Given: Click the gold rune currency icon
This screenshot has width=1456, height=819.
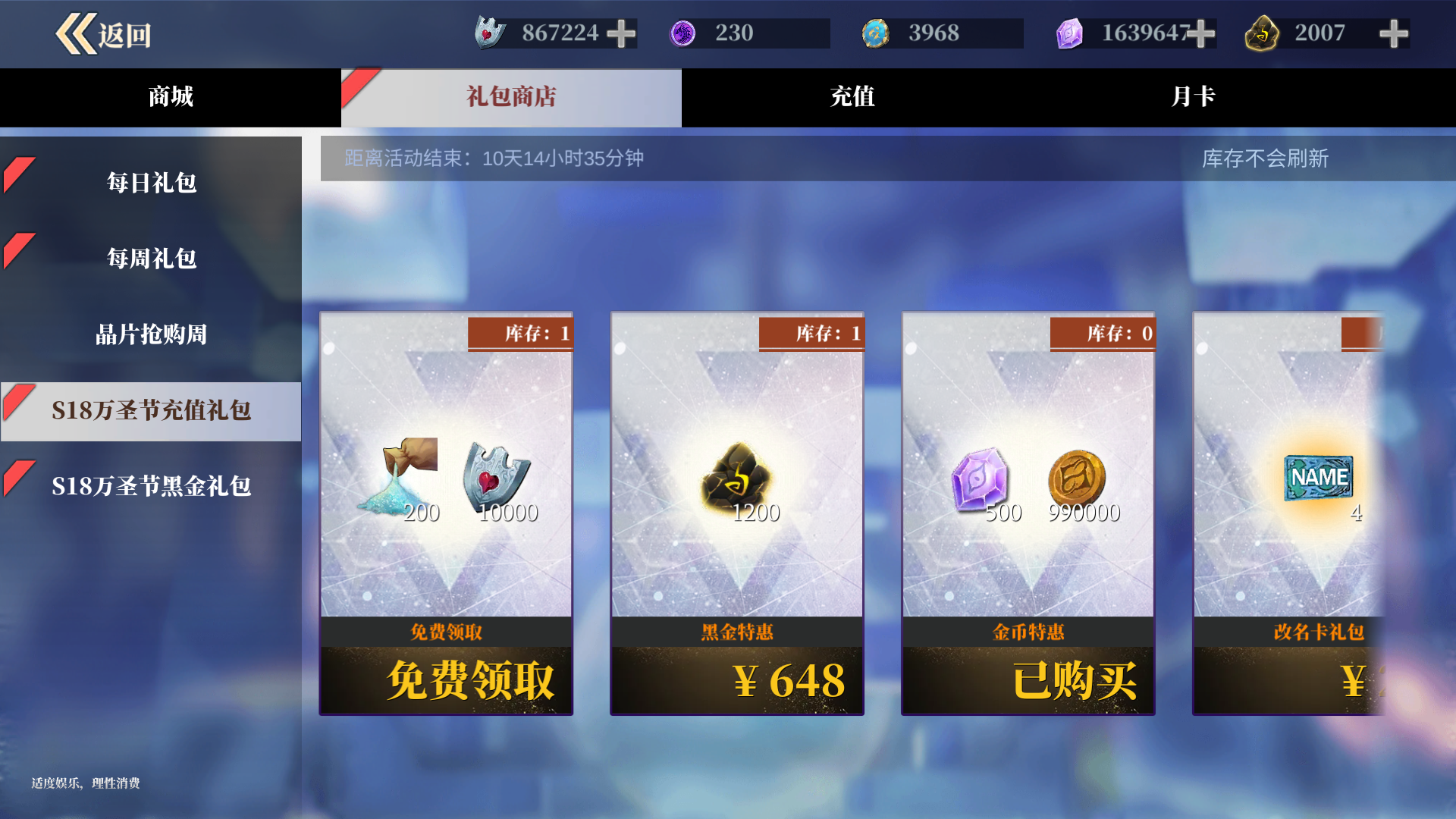Looking at the screenshot, I should (1262, 33).
